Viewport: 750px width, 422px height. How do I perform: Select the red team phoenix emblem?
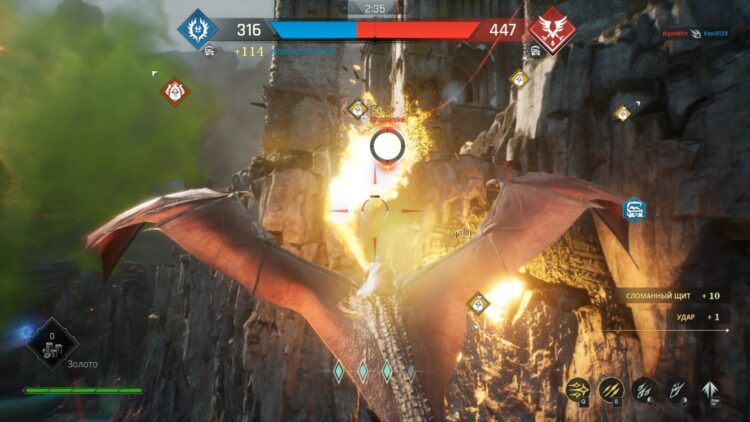[549, 28]
